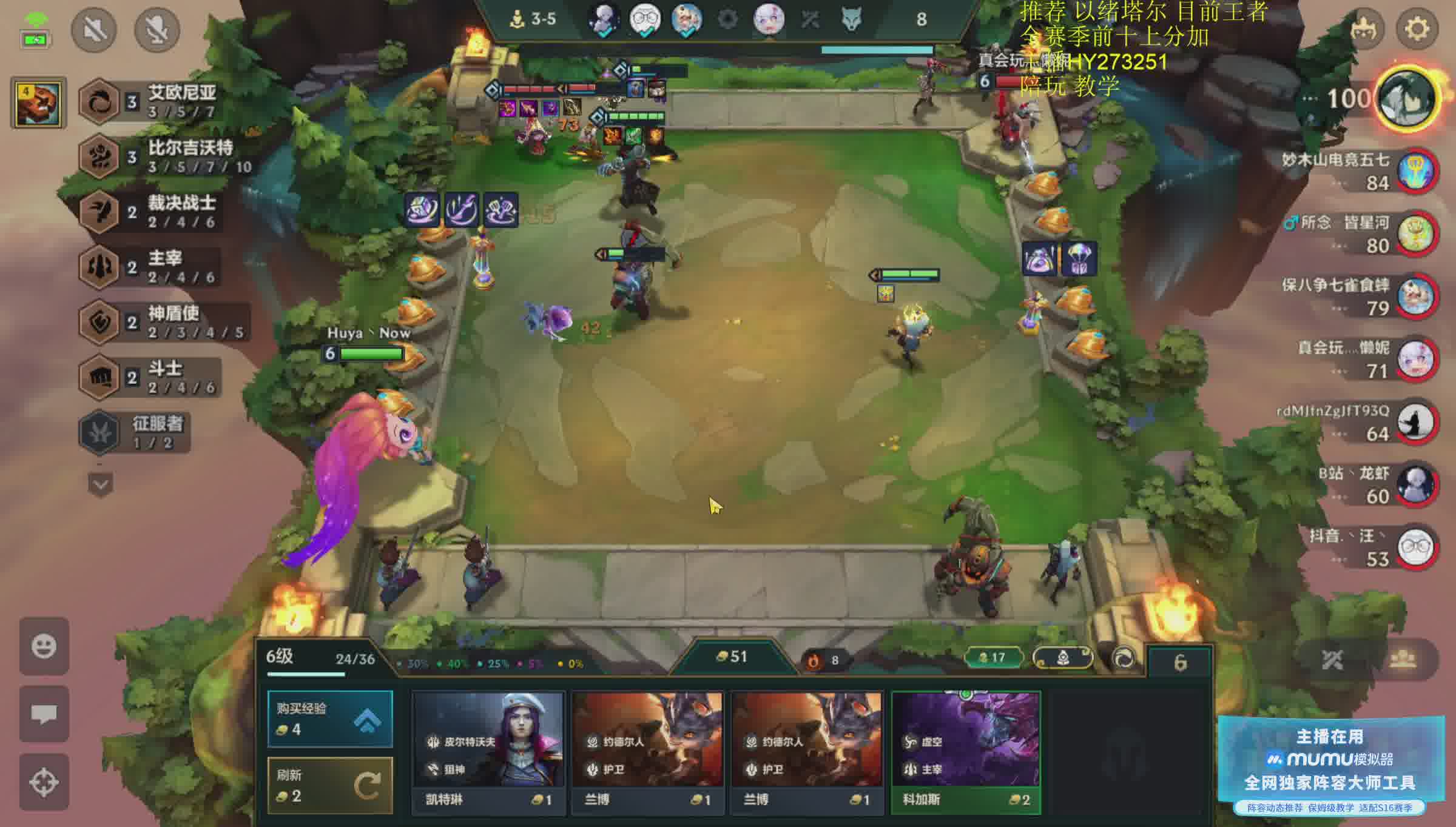The height and width of the screenshot is (827, 1456).
Task: Toggle the muted speaker button
Action: click(94, 29)
